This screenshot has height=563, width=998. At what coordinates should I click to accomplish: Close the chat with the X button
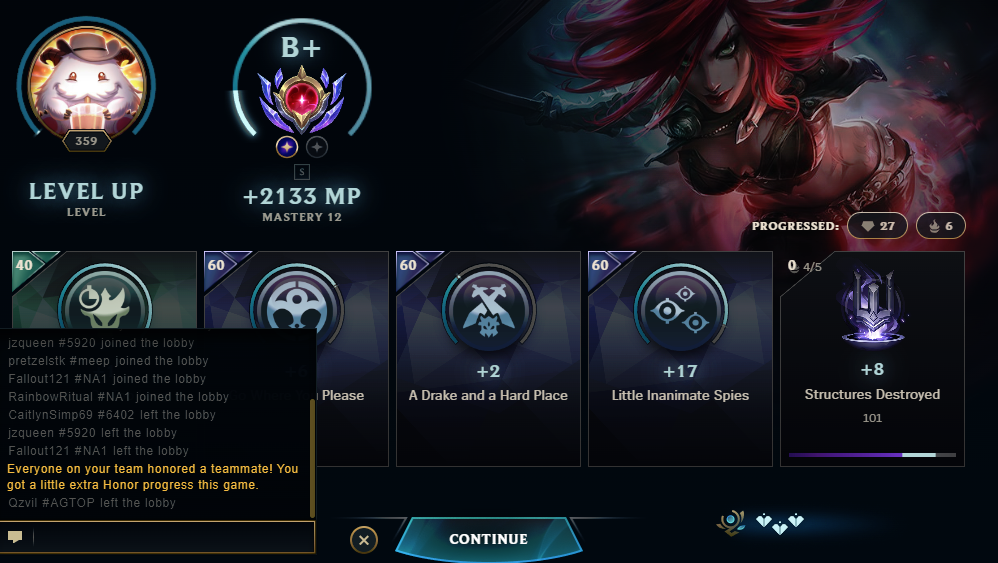tap(364, 540)
